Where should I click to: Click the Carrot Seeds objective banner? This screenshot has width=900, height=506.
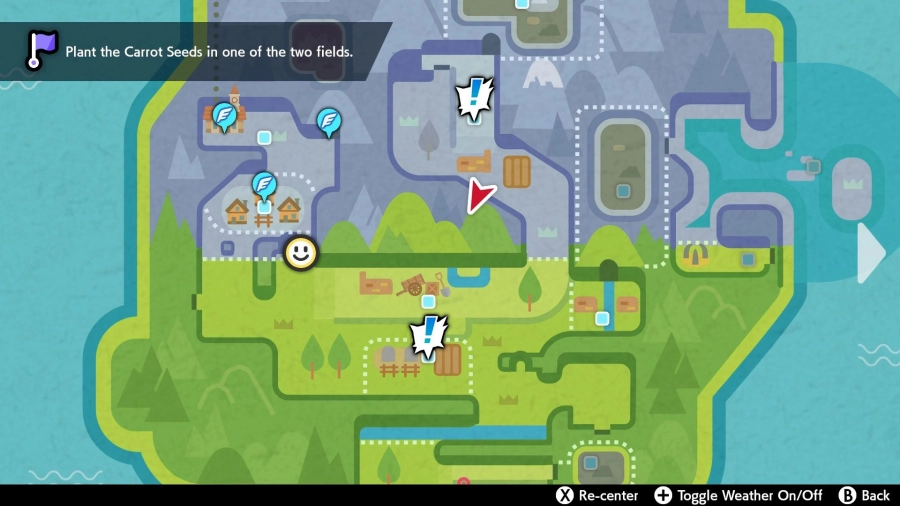[x=210, y=51]
